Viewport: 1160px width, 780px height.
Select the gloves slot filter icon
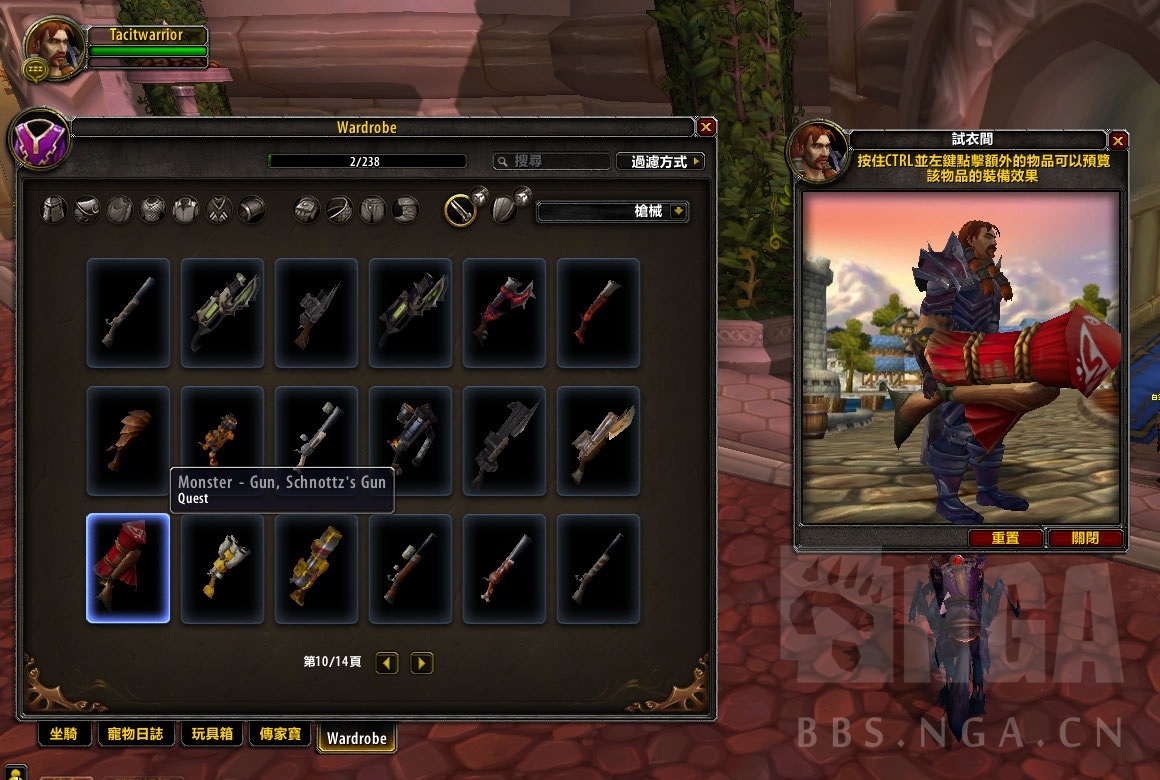coord(306,210)
